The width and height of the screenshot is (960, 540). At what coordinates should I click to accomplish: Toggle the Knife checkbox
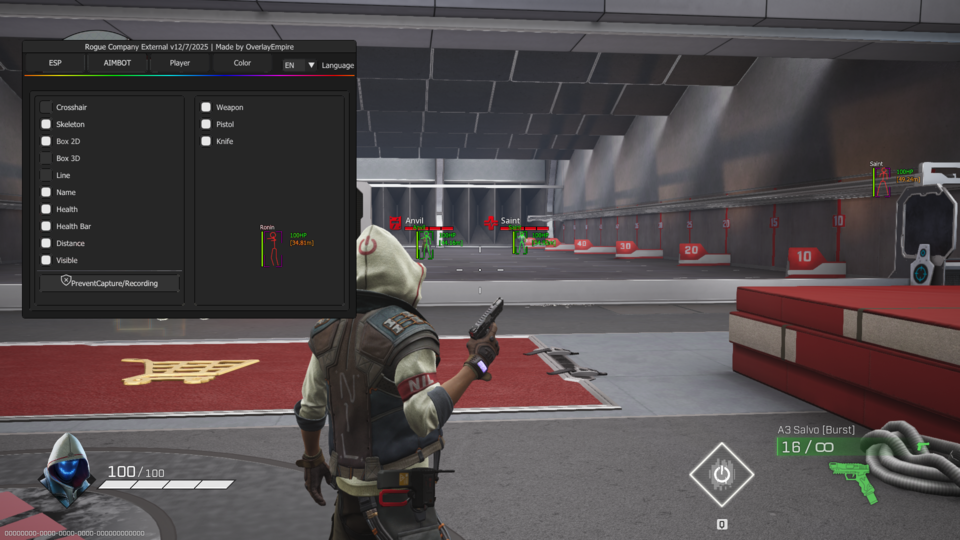click(206, 141)
